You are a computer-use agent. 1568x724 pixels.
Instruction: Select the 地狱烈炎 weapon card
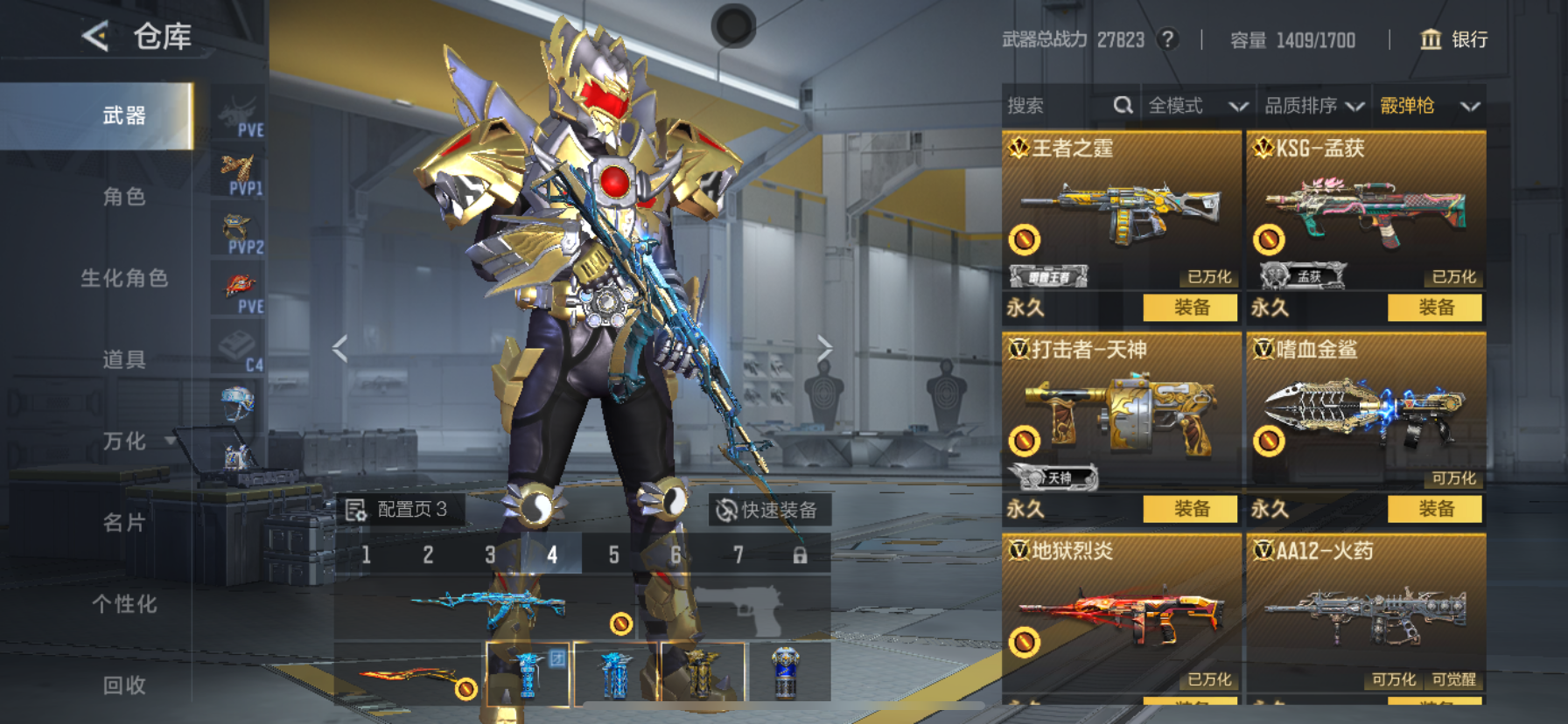pos(1121,612)
